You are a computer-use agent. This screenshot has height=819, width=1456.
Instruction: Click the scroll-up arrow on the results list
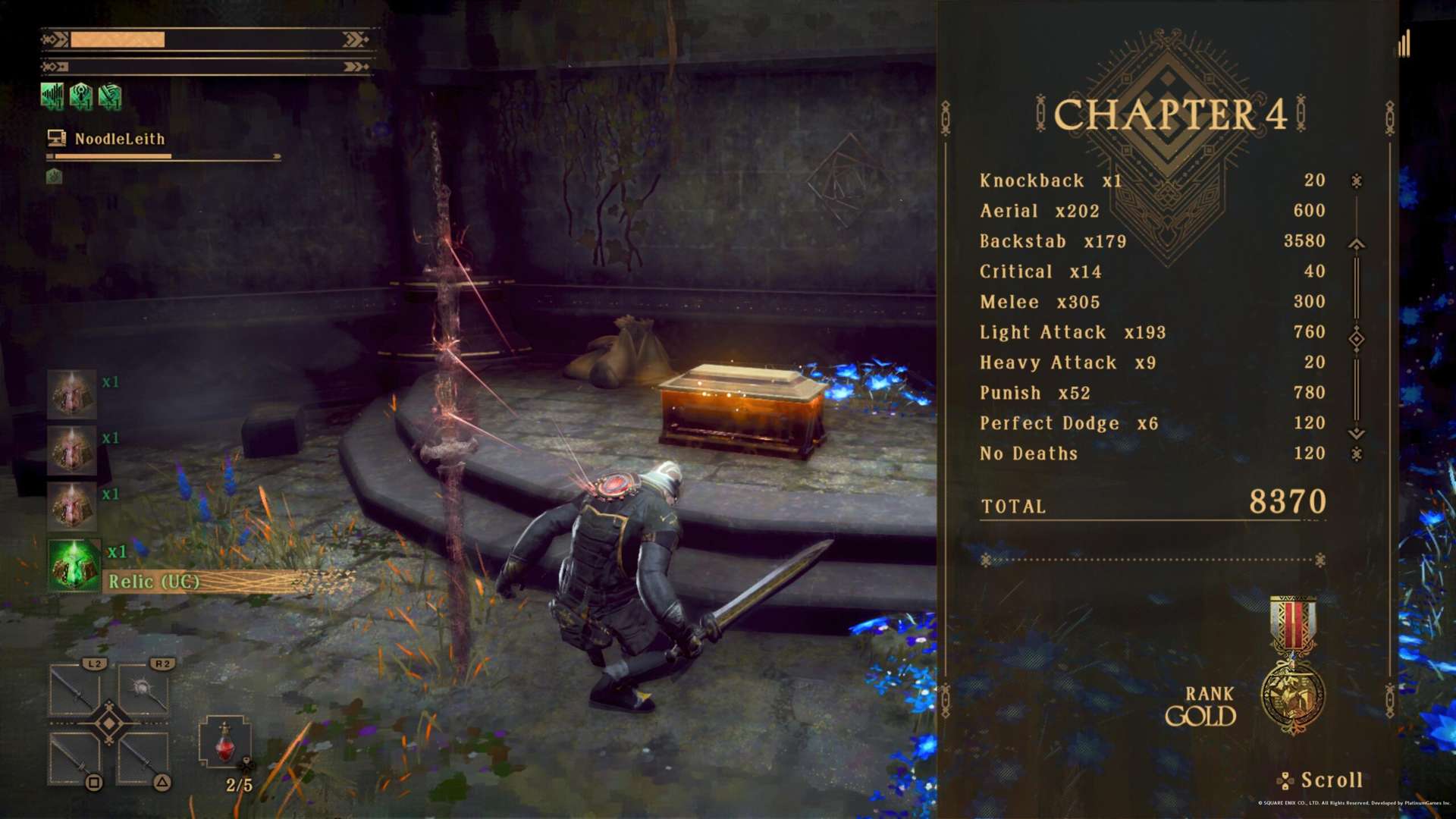tap(1356, 244)
